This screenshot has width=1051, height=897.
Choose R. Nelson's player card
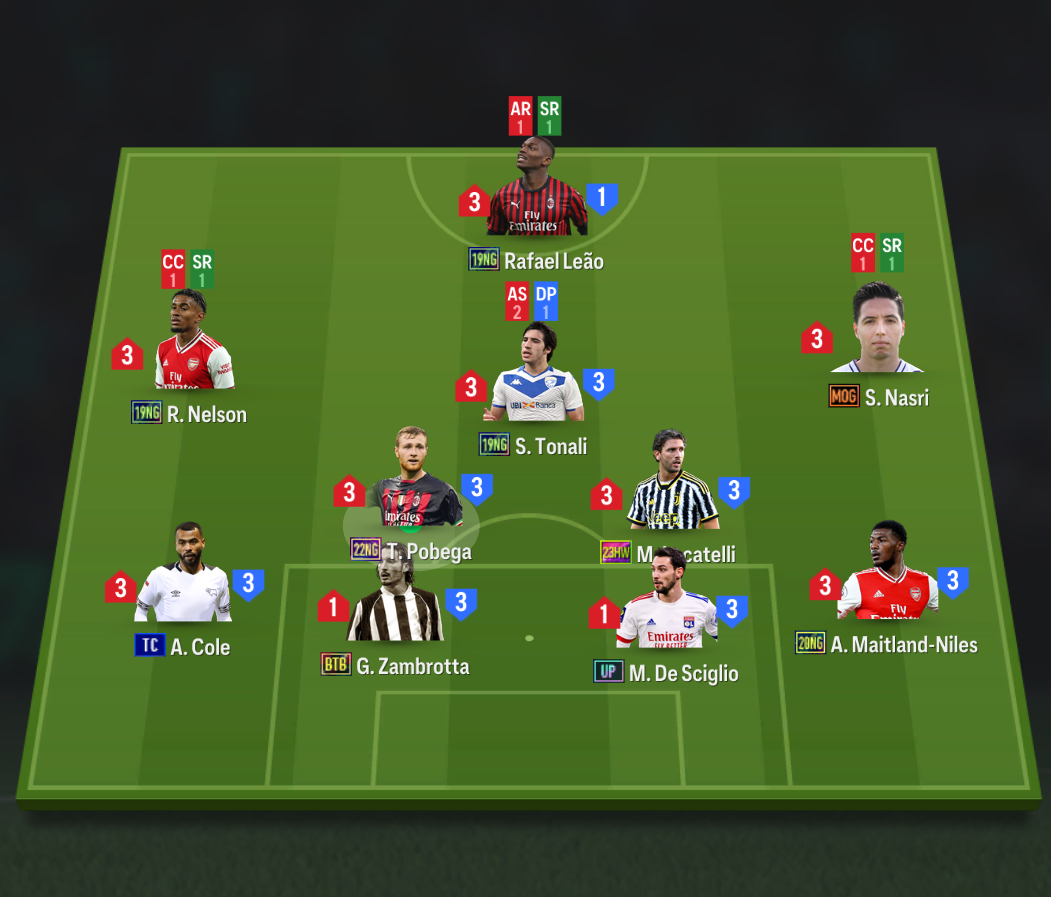coord(193,345)
